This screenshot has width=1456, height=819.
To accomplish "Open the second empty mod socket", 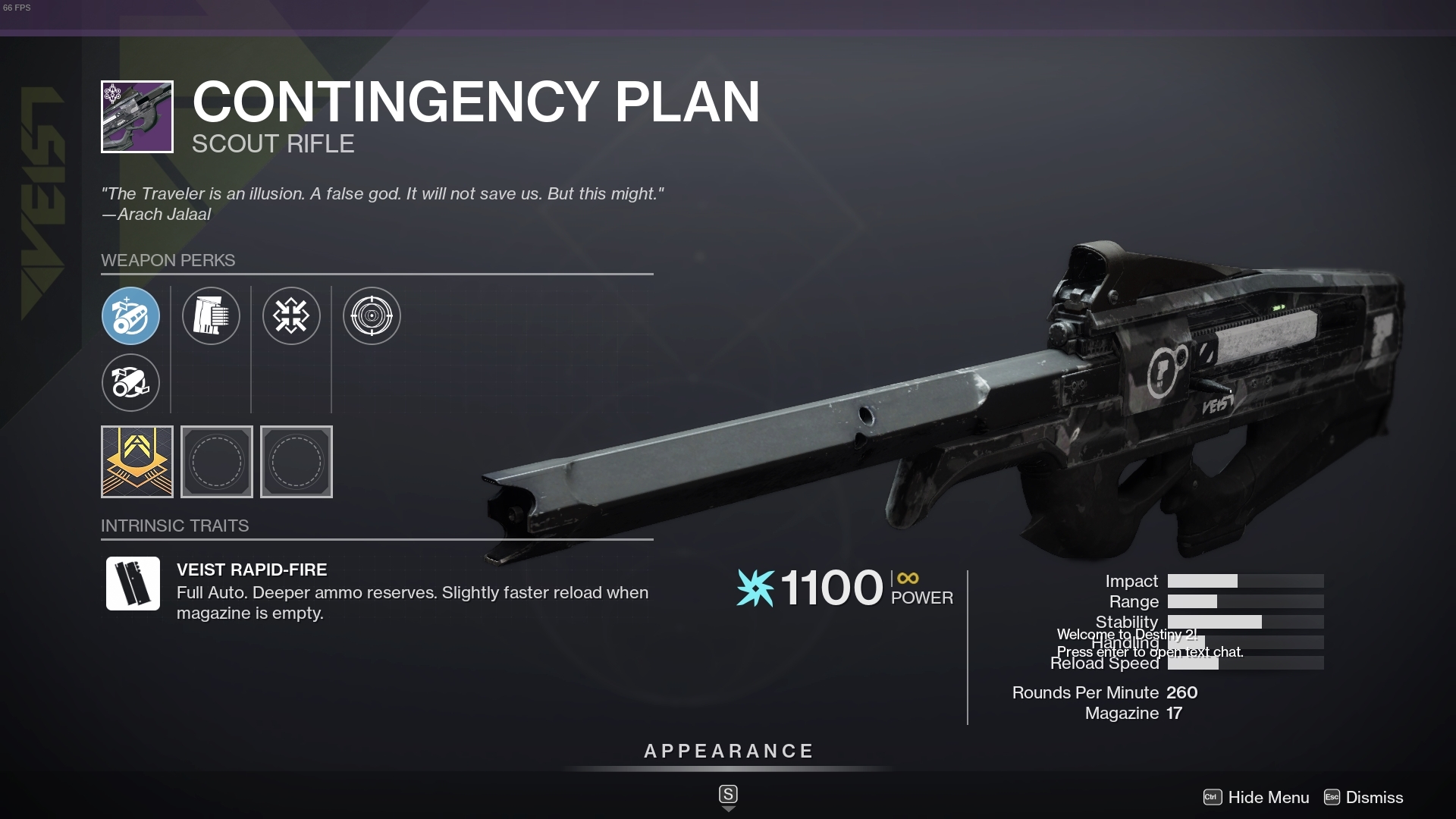I will tap(296, 462).
